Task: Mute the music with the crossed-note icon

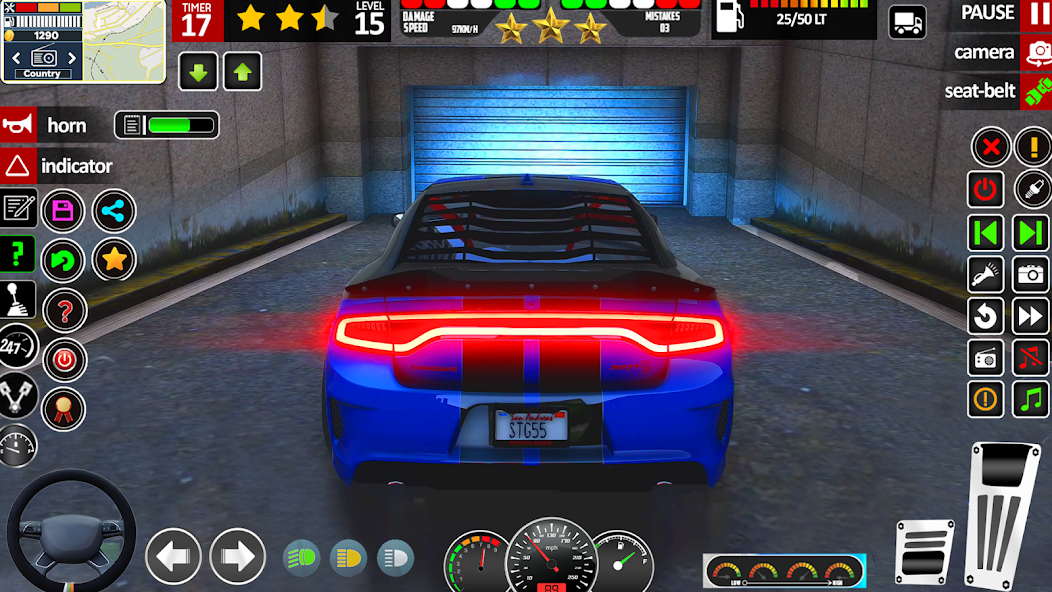Action: pyautogui.click(x=1030, y=357)
